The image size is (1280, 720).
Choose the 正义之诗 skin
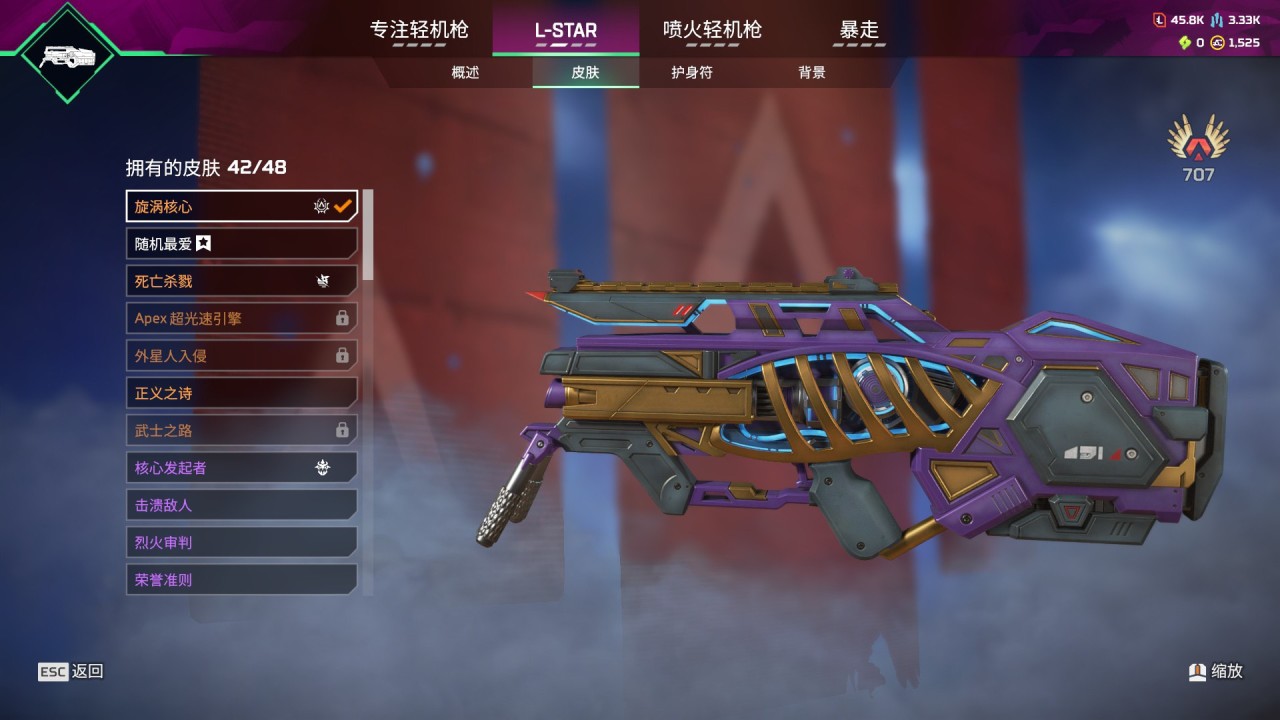coord(241,393)
